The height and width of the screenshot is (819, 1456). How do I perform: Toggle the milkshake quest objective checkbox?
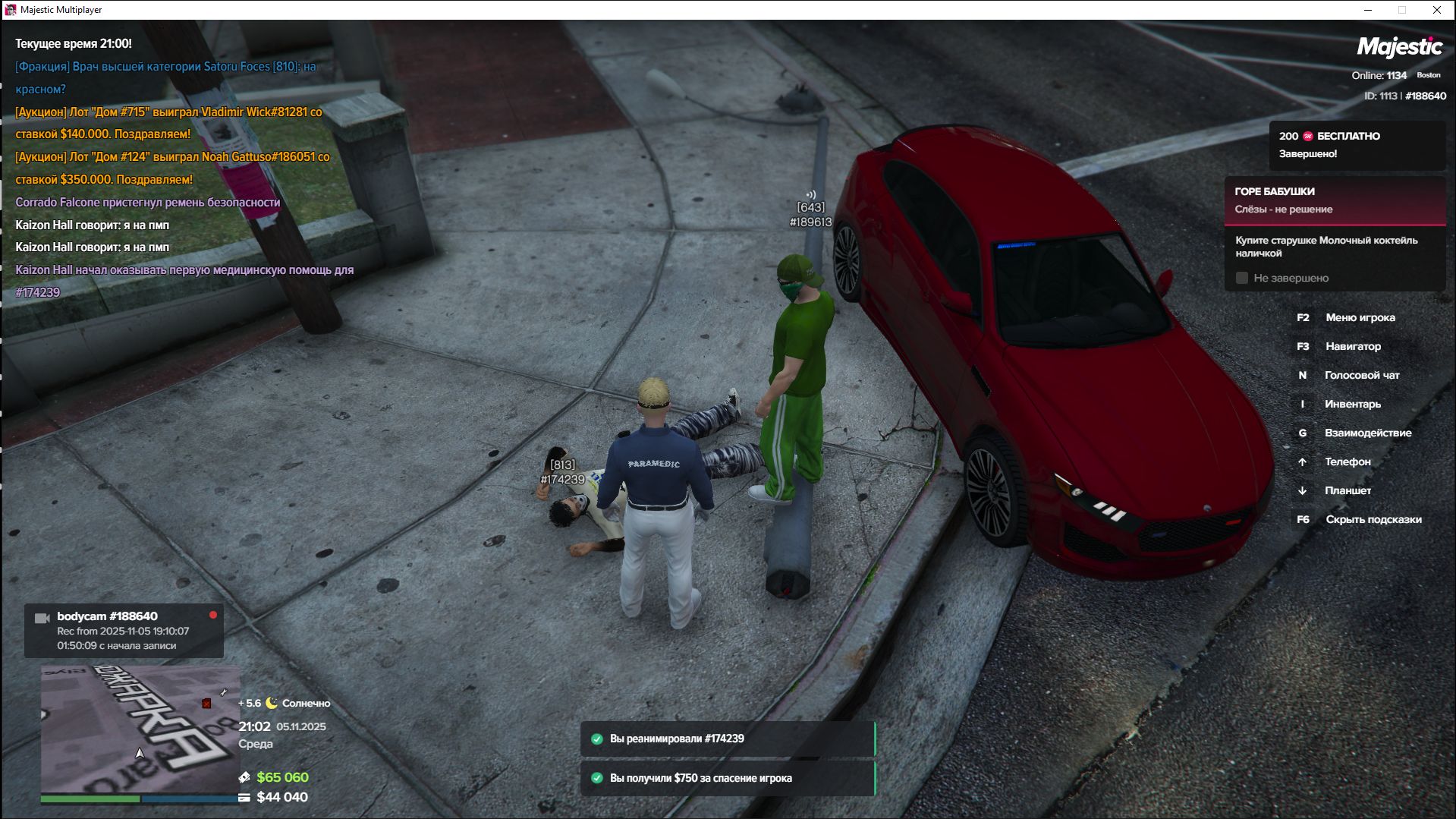[1242, 278]
